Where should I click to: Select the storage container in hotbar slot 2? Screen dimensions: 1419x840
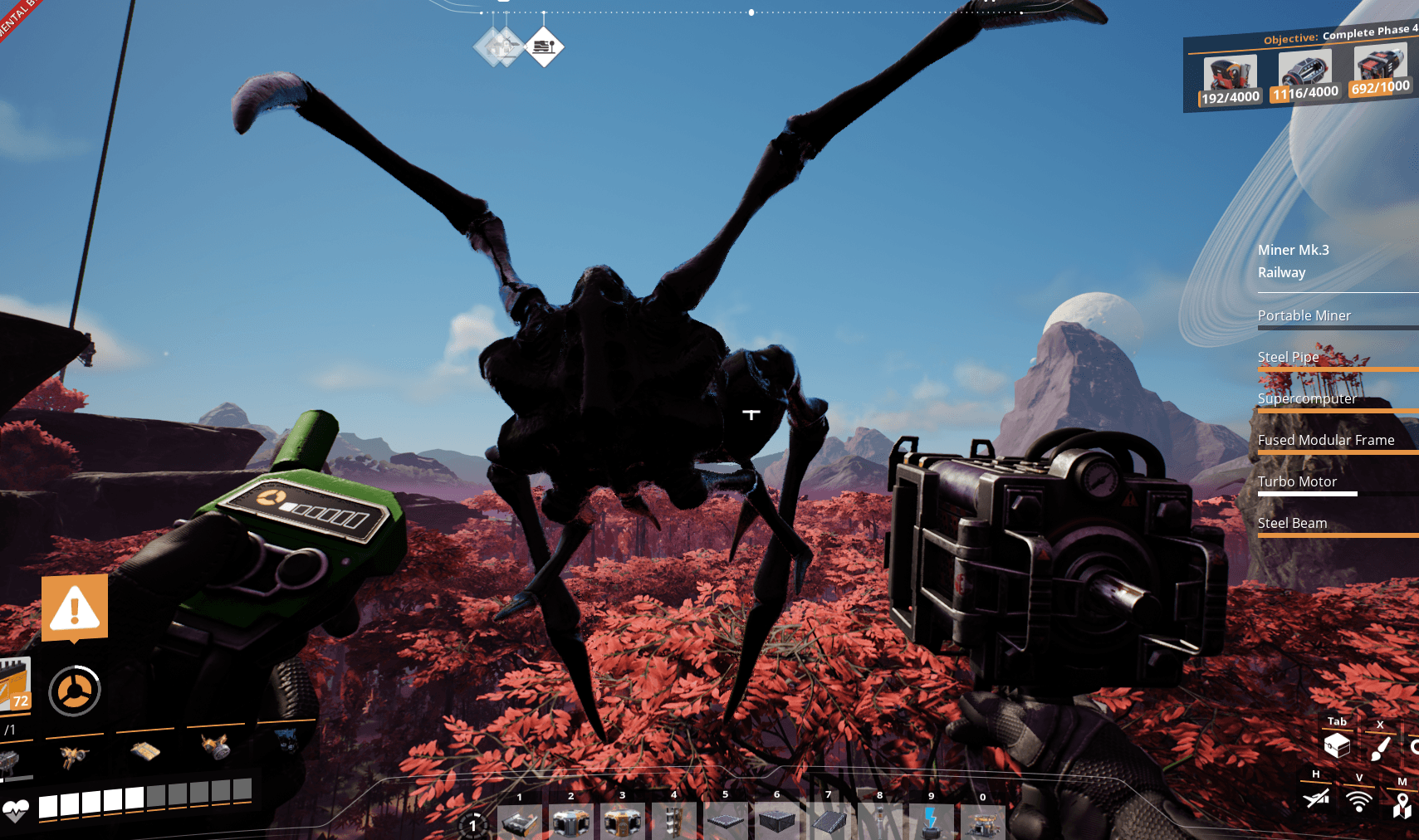point(570,822)
